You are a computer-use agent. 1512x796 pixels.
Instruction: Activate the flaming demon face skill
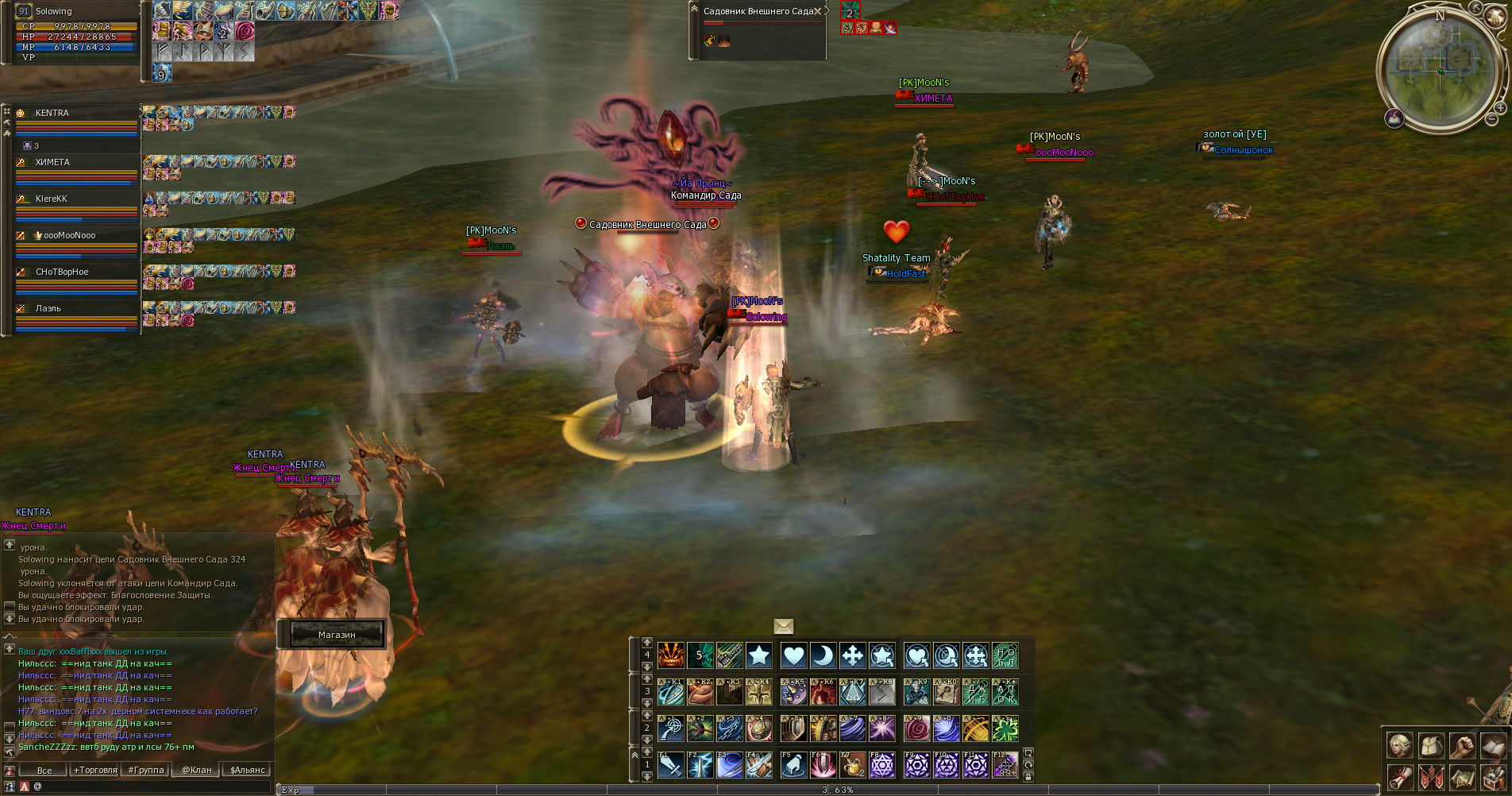pos(670,655)
